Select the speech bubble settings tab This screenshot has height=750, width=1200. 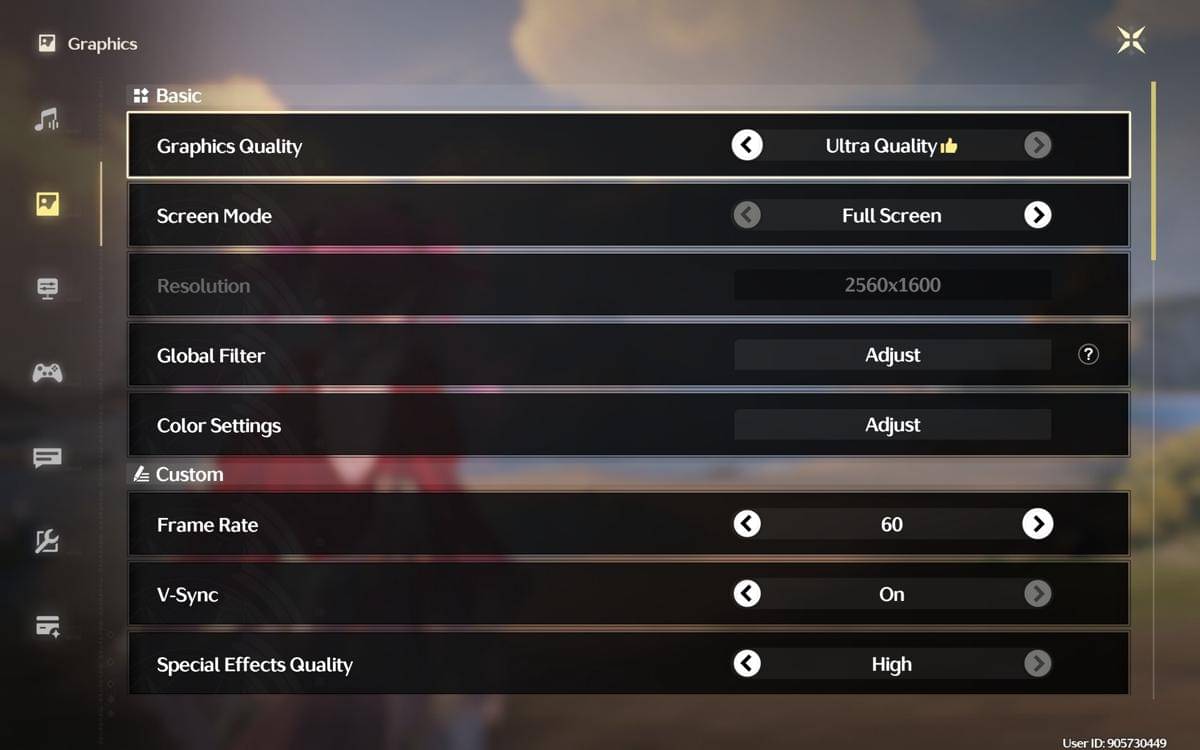coord(47,458)
